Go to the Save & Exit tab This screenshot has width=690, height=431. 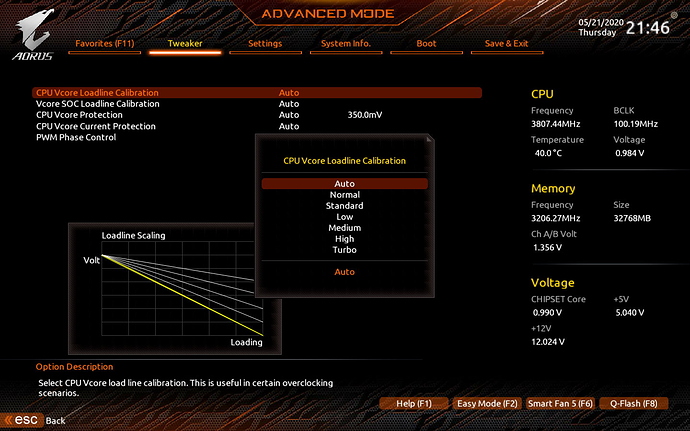[x=507, y=44]
